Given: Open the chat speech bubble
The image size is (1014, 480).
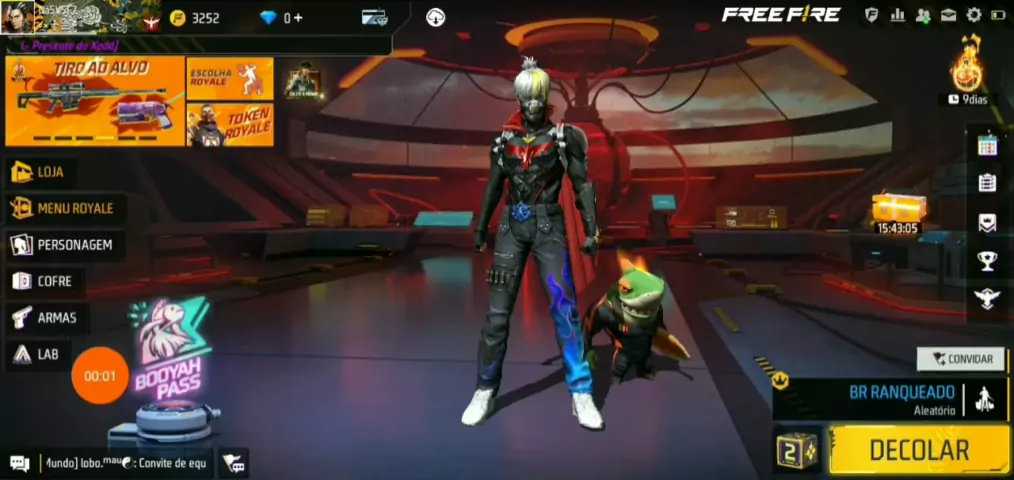Looking at the screenshot, I should point(19,463).
